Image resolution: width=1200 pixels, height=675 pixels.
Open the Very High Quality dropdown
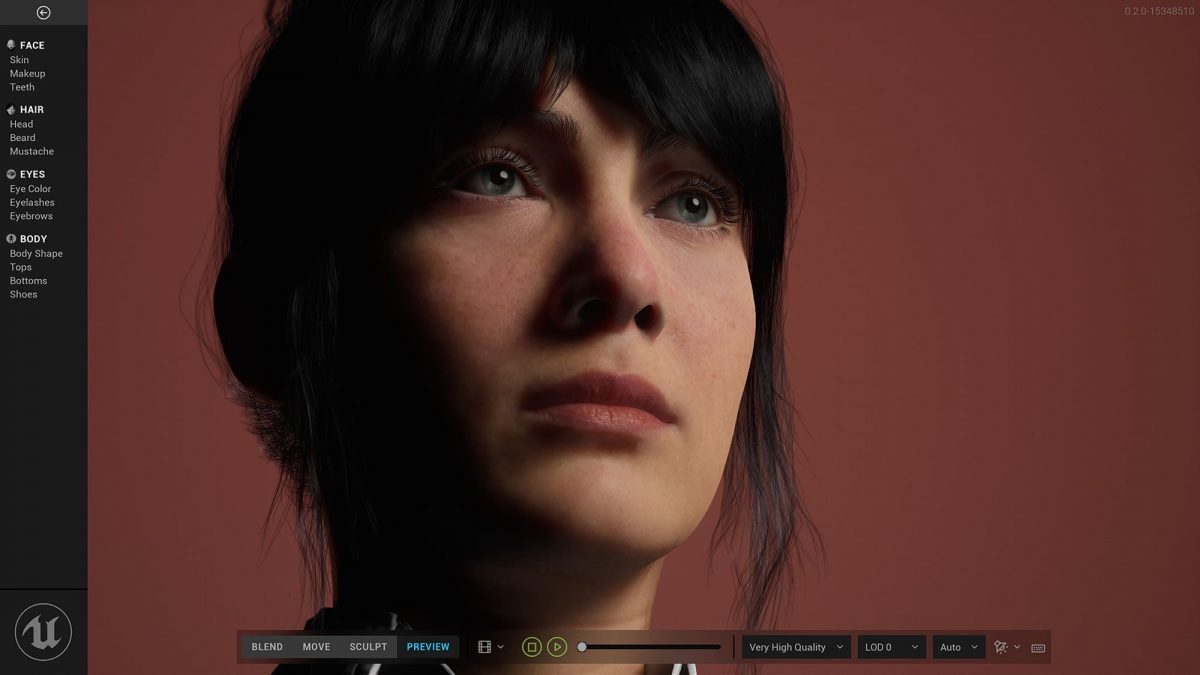pos(796,647)
